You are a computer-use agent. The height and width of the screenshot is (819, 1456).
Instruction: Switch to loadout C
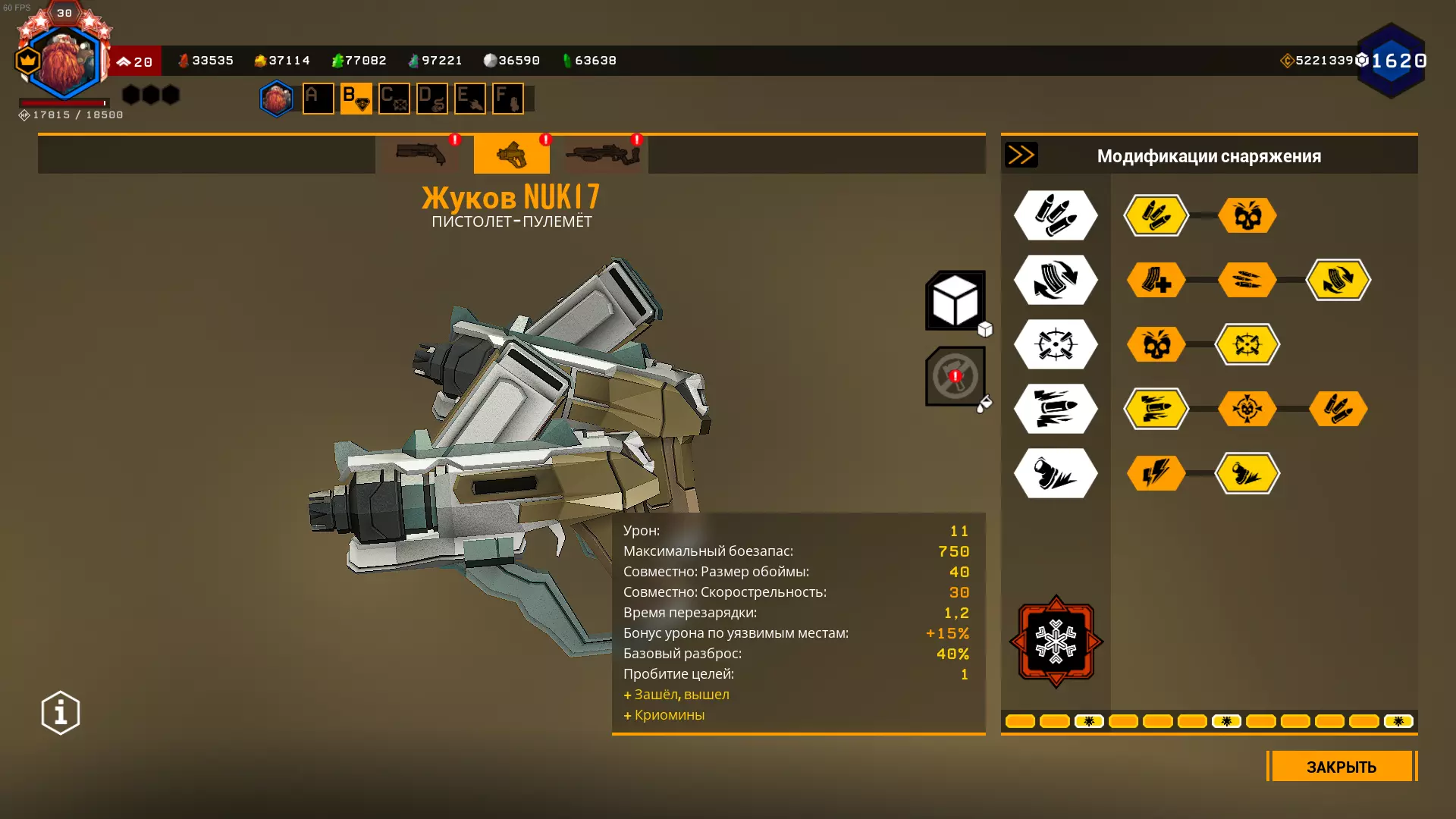(394, 99)
